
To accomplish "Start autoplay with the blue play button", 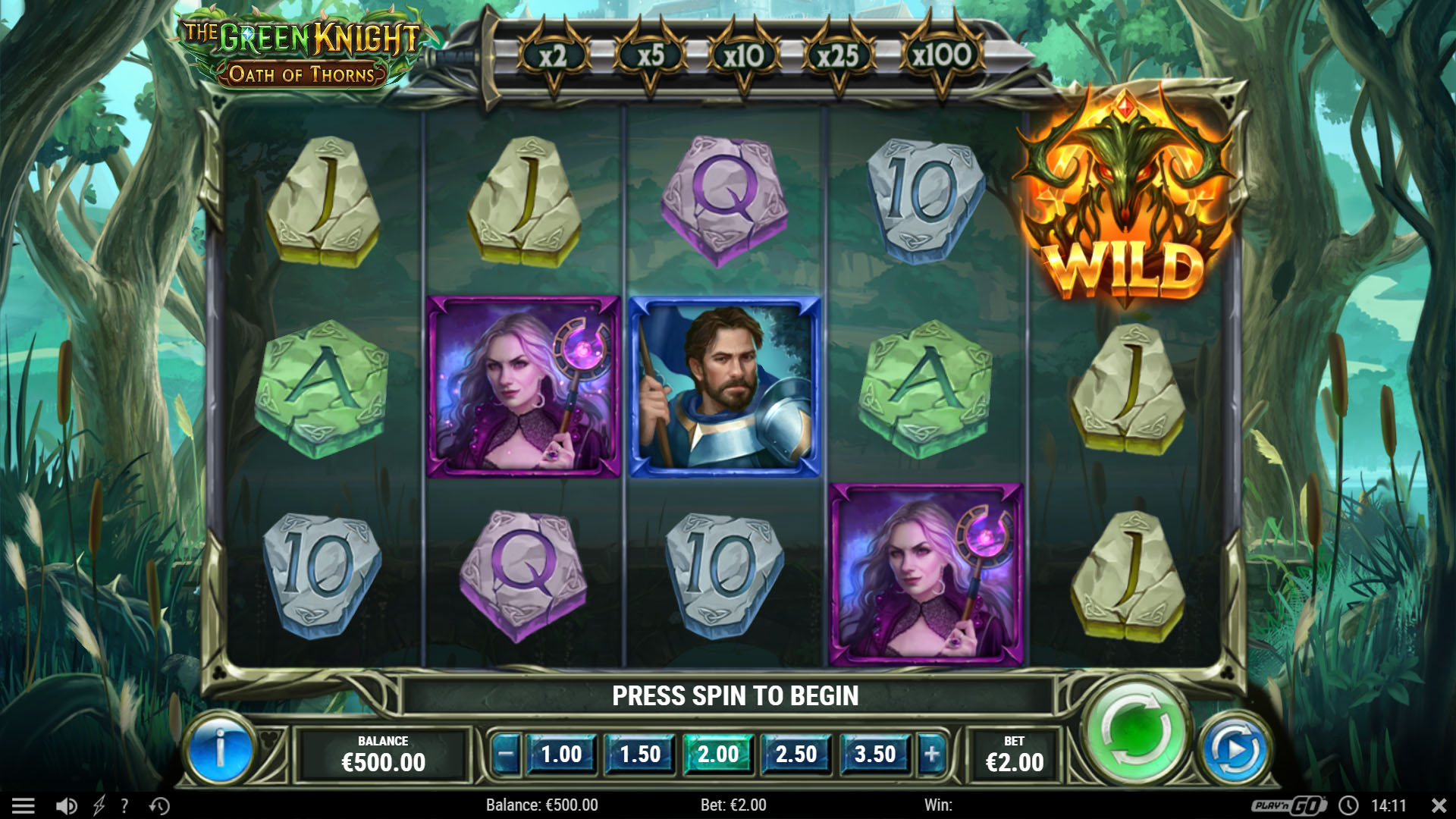I will 1235,751.
